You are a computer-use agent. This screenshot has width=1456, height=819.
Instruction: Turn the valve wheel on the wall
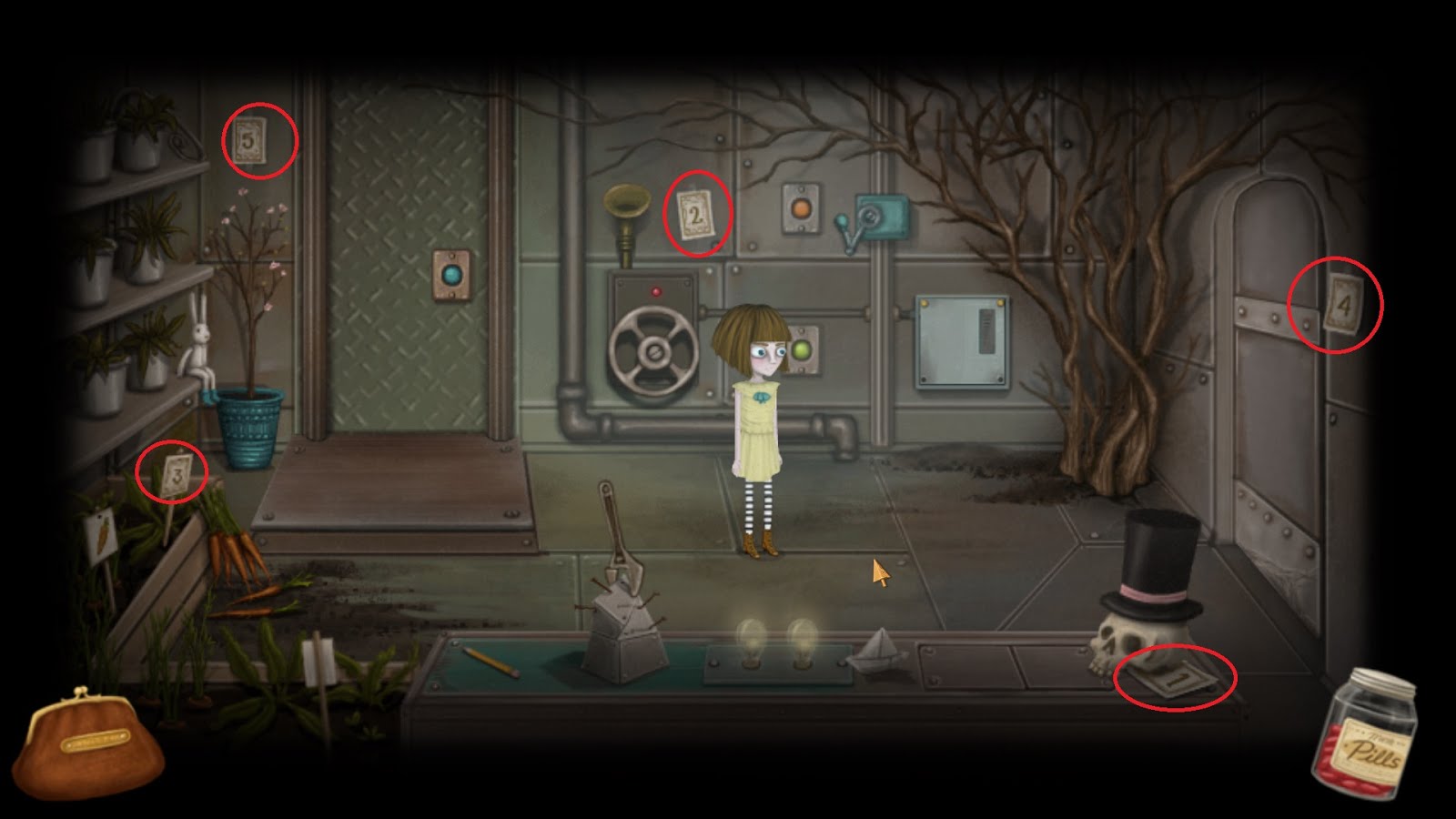pyautogui.click(x=654, y=349)
